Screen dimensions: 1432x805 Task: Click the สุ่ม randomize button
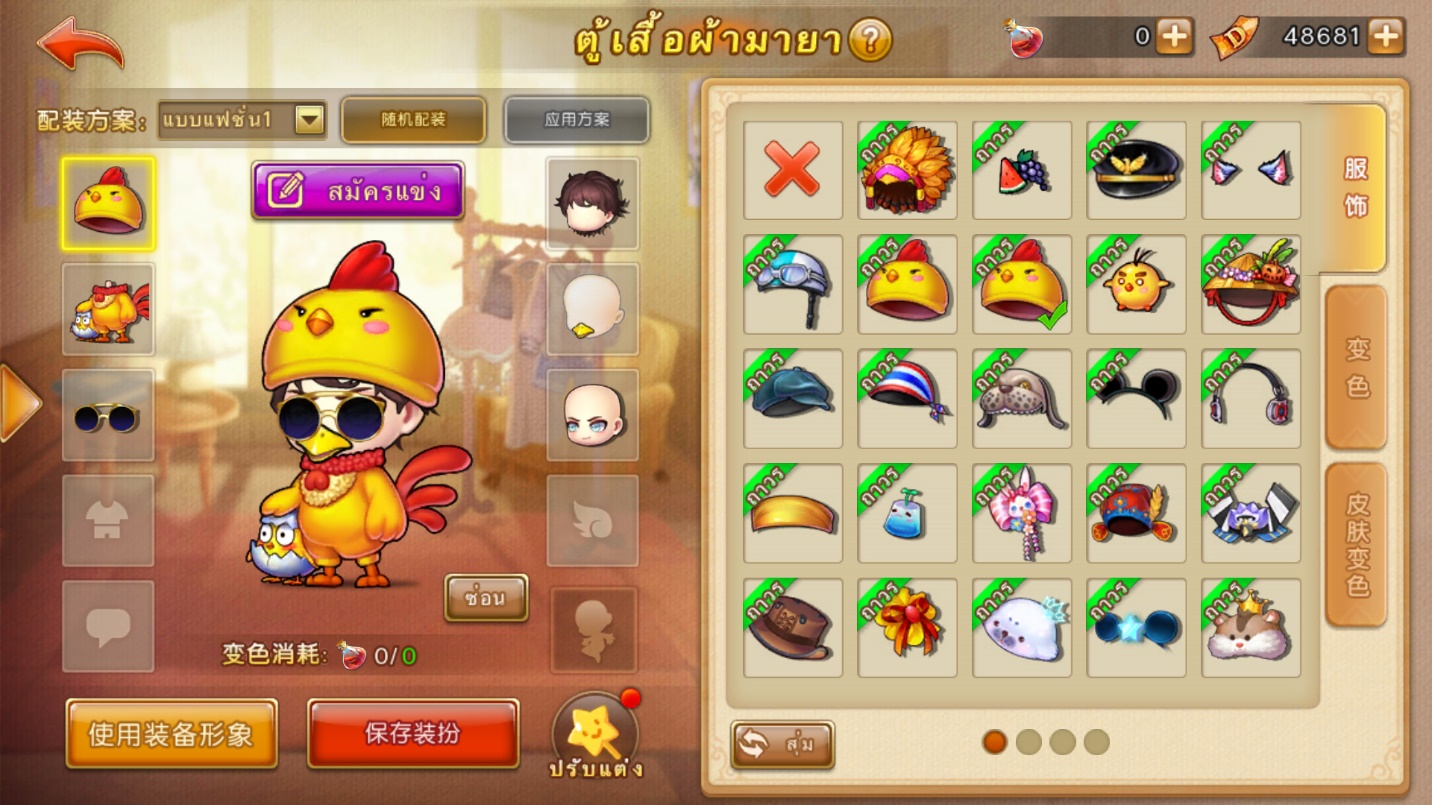pos(782,745)
